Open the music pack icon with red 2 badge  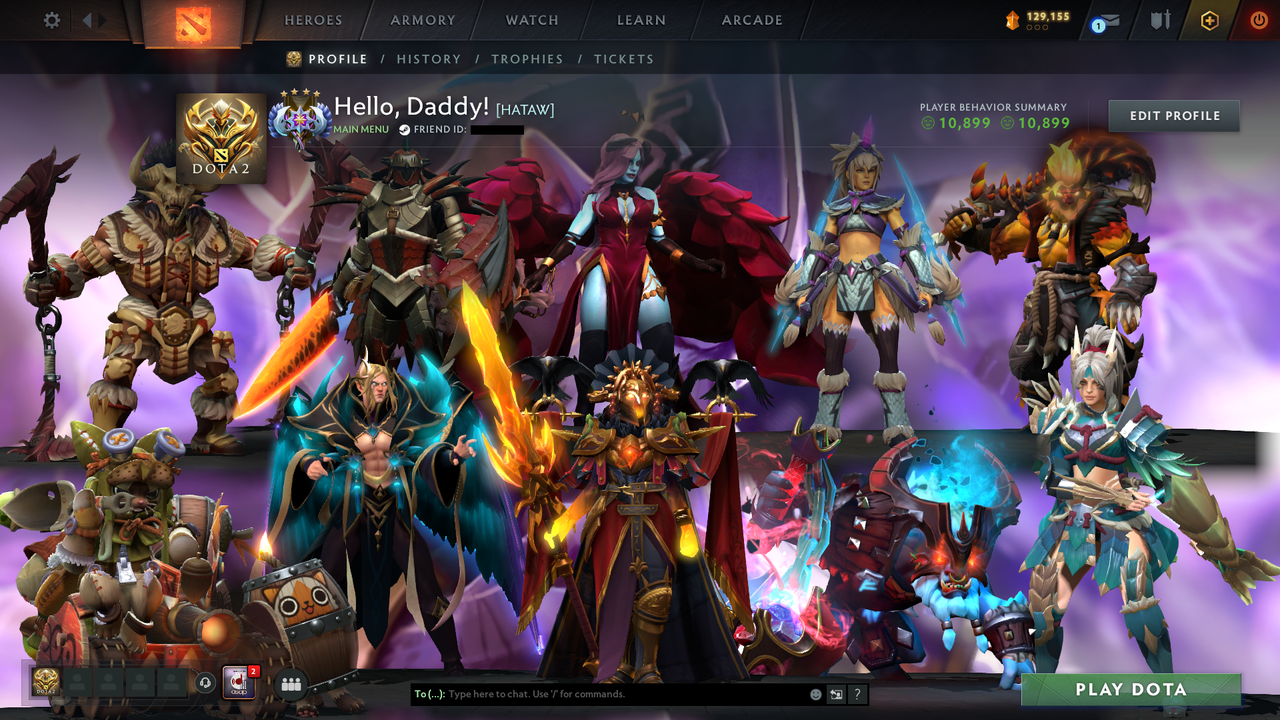click(x=237, y=683)
